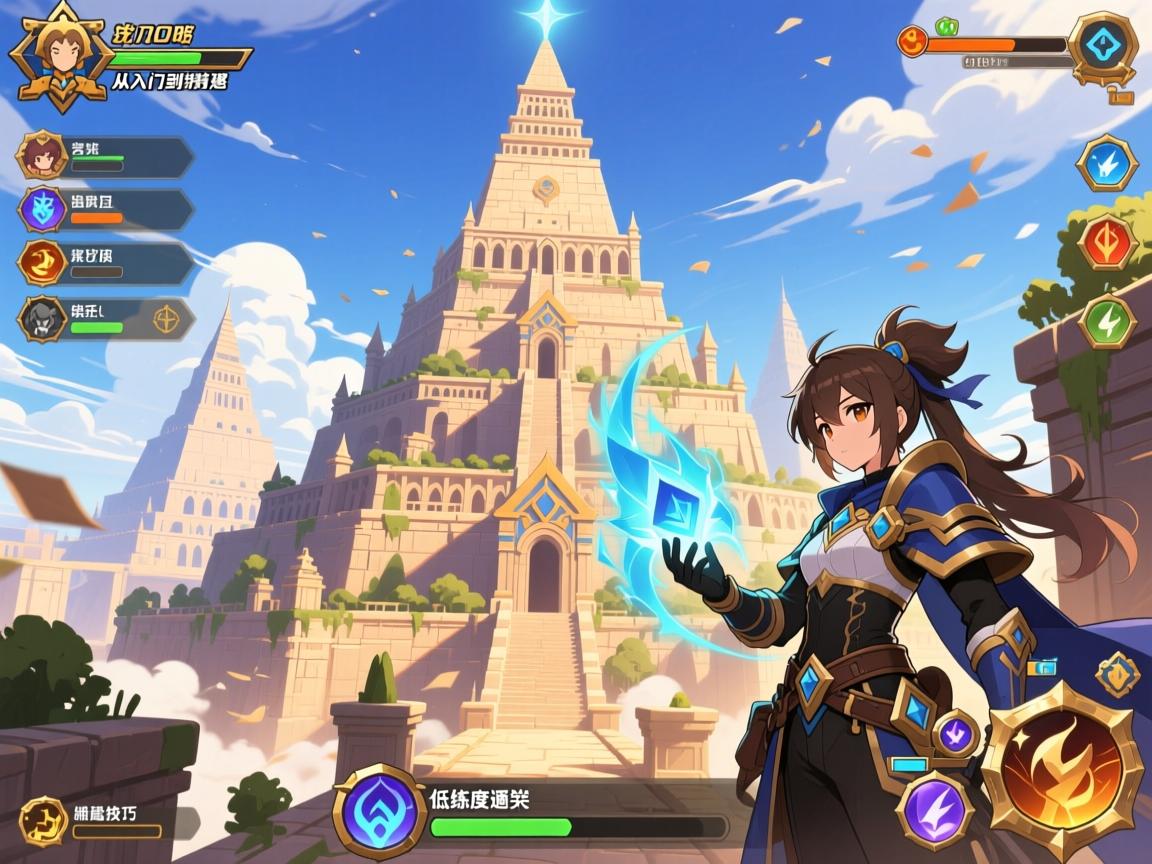Click the gold crosshair target icon
The image size is (1152, 864).
click(x=165, y=319)
